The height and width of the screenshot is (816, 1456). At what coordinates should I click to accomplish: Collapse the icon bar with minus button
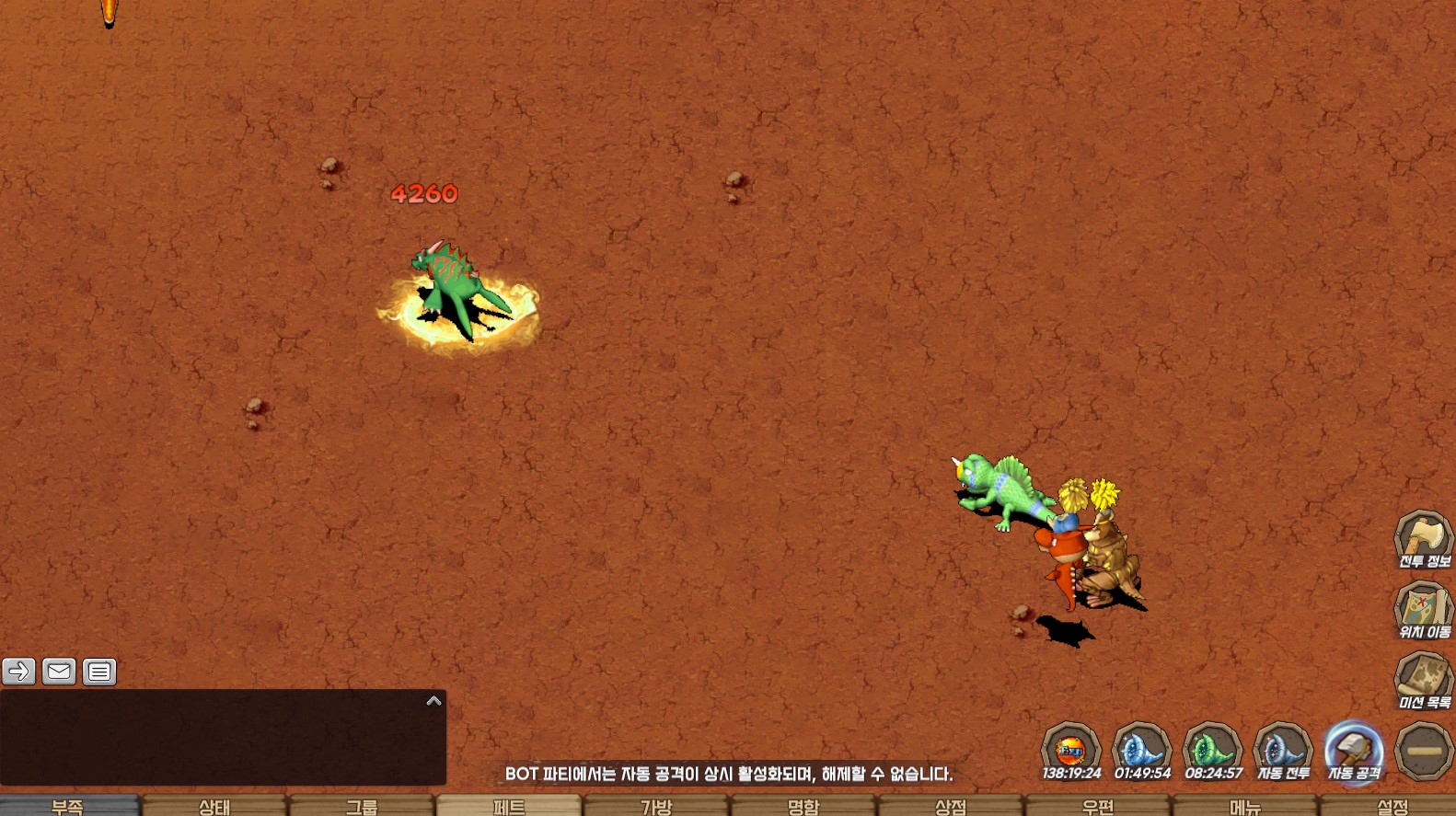(x=1423, y=751)
